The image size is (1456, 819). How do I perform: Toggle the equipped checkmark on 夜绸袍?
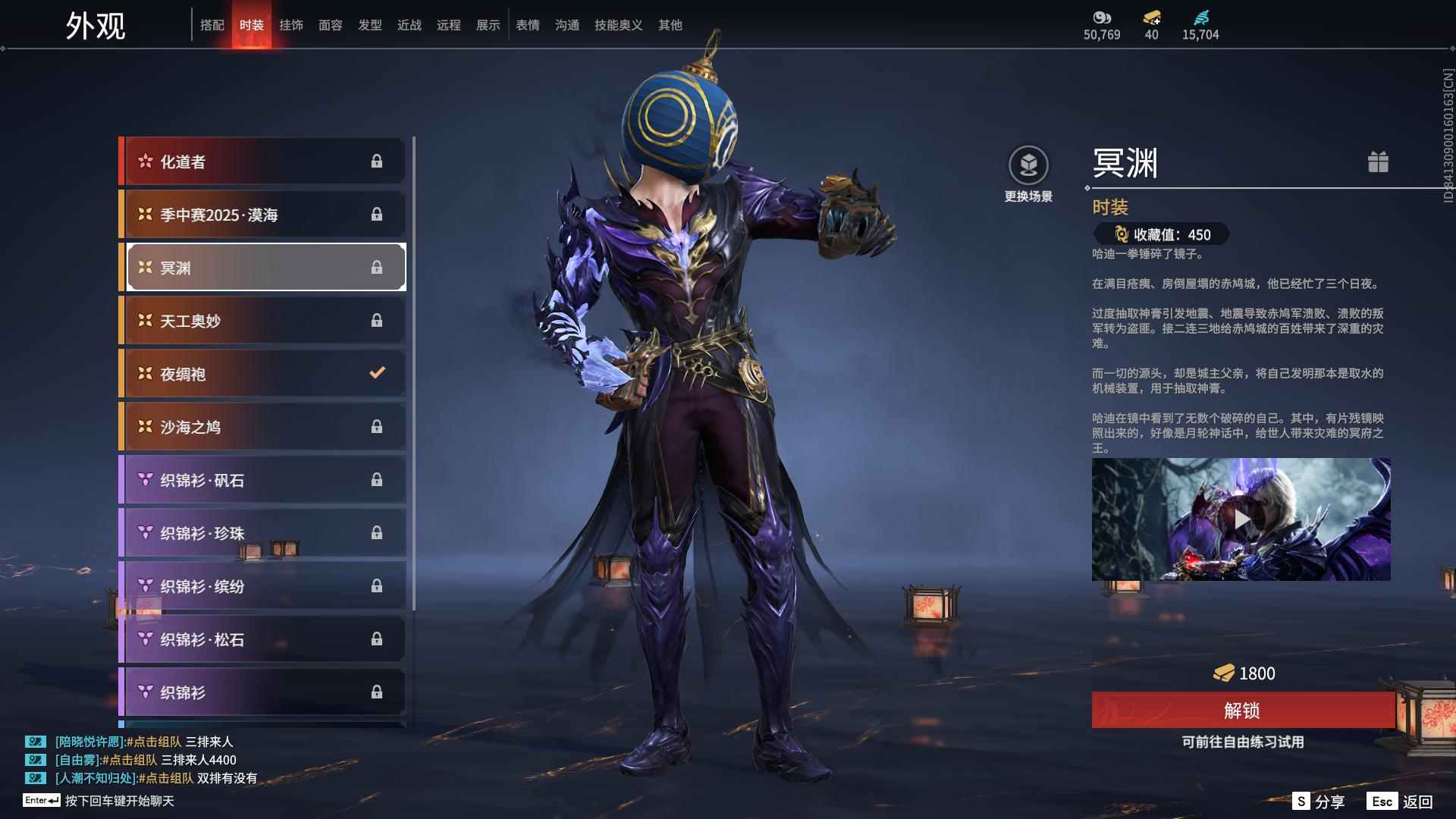tap(375, 373)
